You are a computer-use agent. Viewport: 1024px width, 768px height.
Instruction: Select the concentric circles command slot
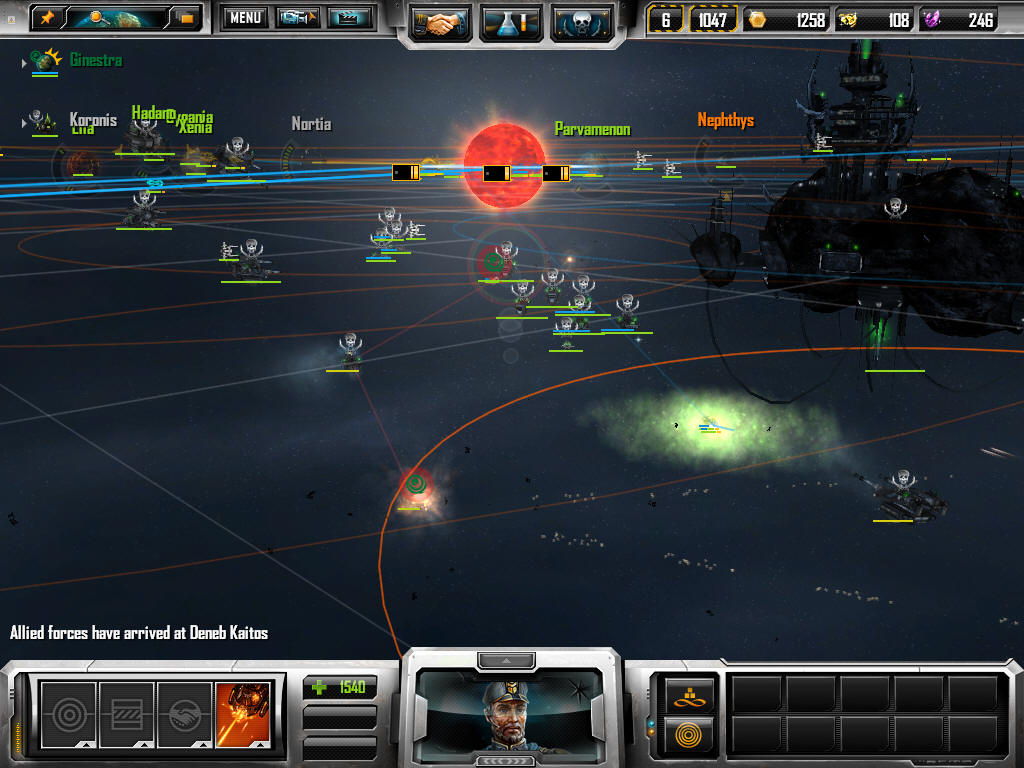(68, 711)
